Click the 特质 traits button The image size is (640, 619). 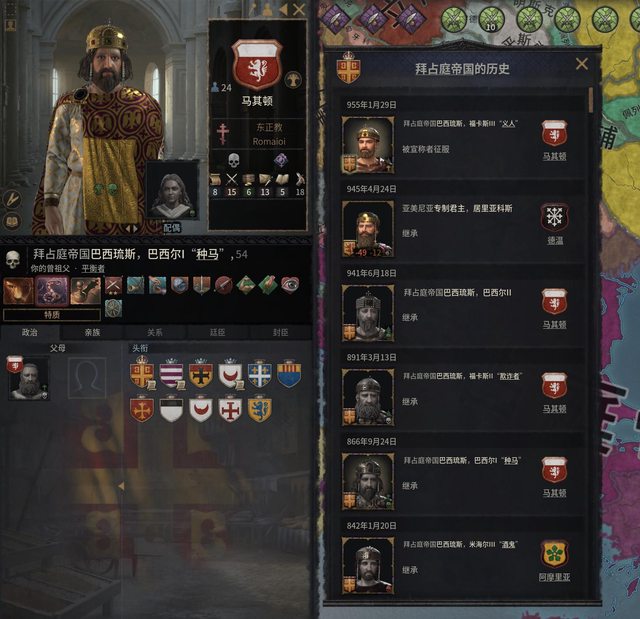[51, 313]
